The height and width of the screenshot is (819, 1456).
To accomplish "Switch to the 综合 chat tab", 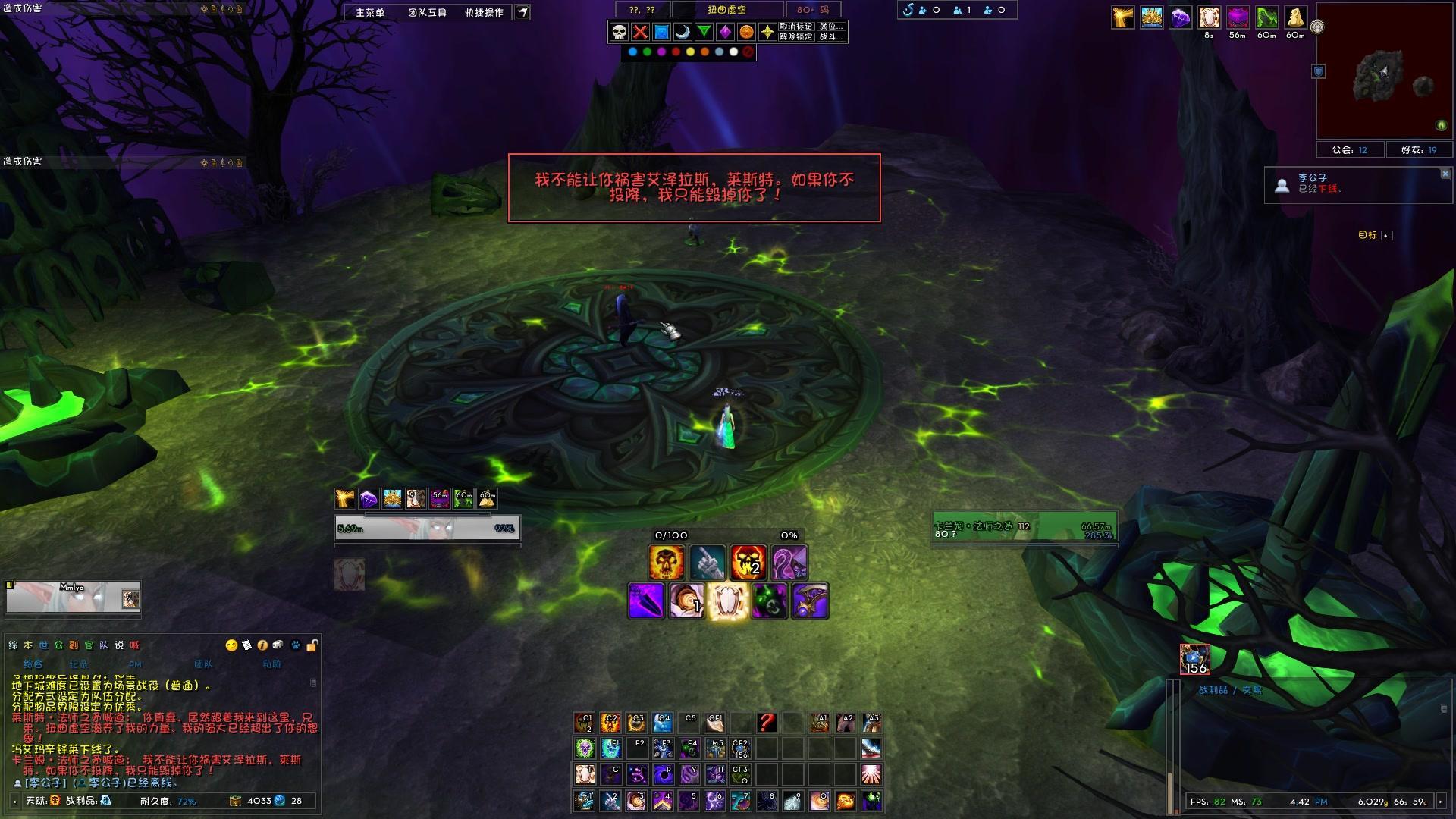I will click(x=33, y=664).
